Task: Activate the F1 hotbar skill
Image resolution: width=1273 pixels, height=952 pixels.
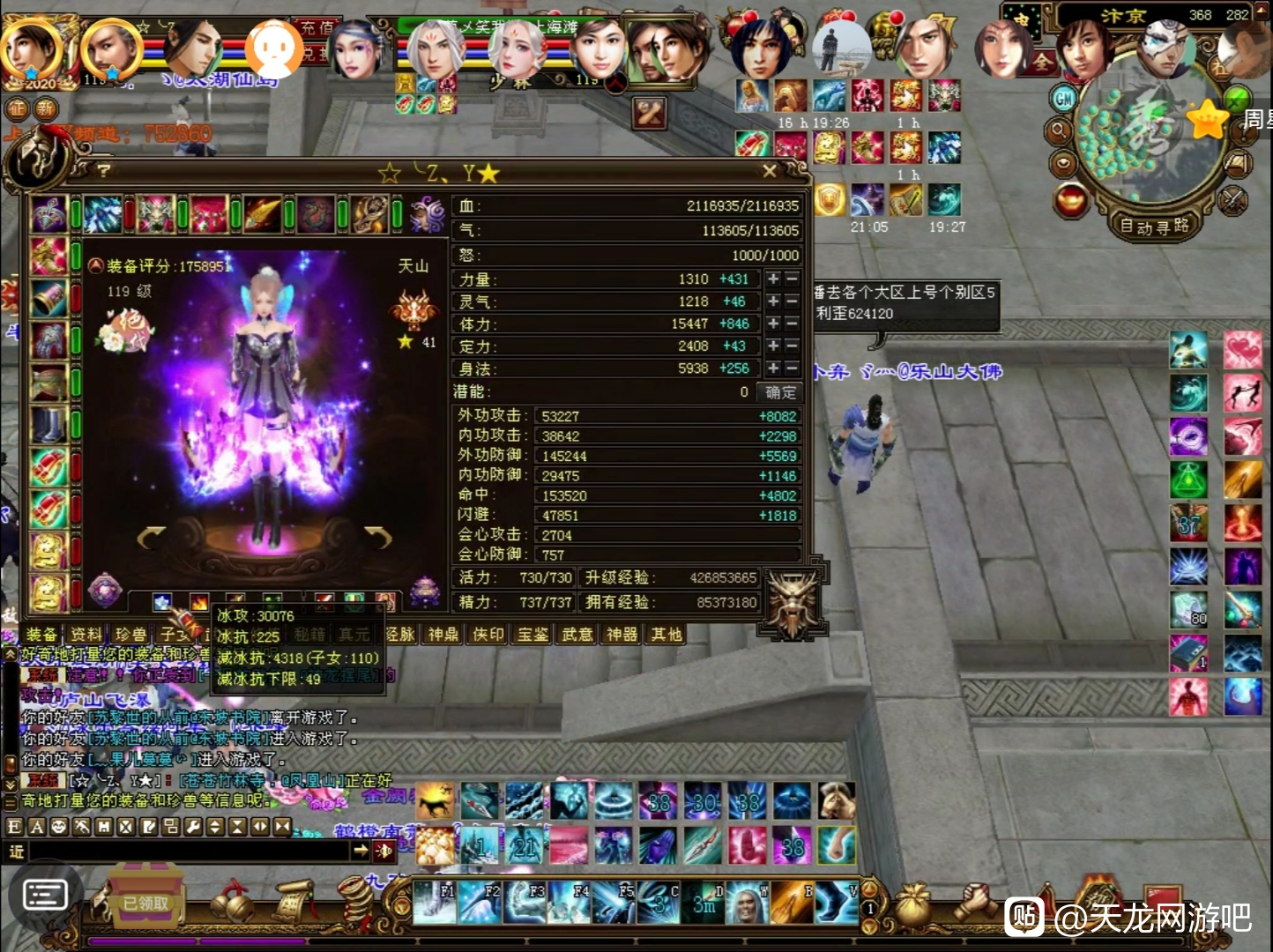Action: 435,902
